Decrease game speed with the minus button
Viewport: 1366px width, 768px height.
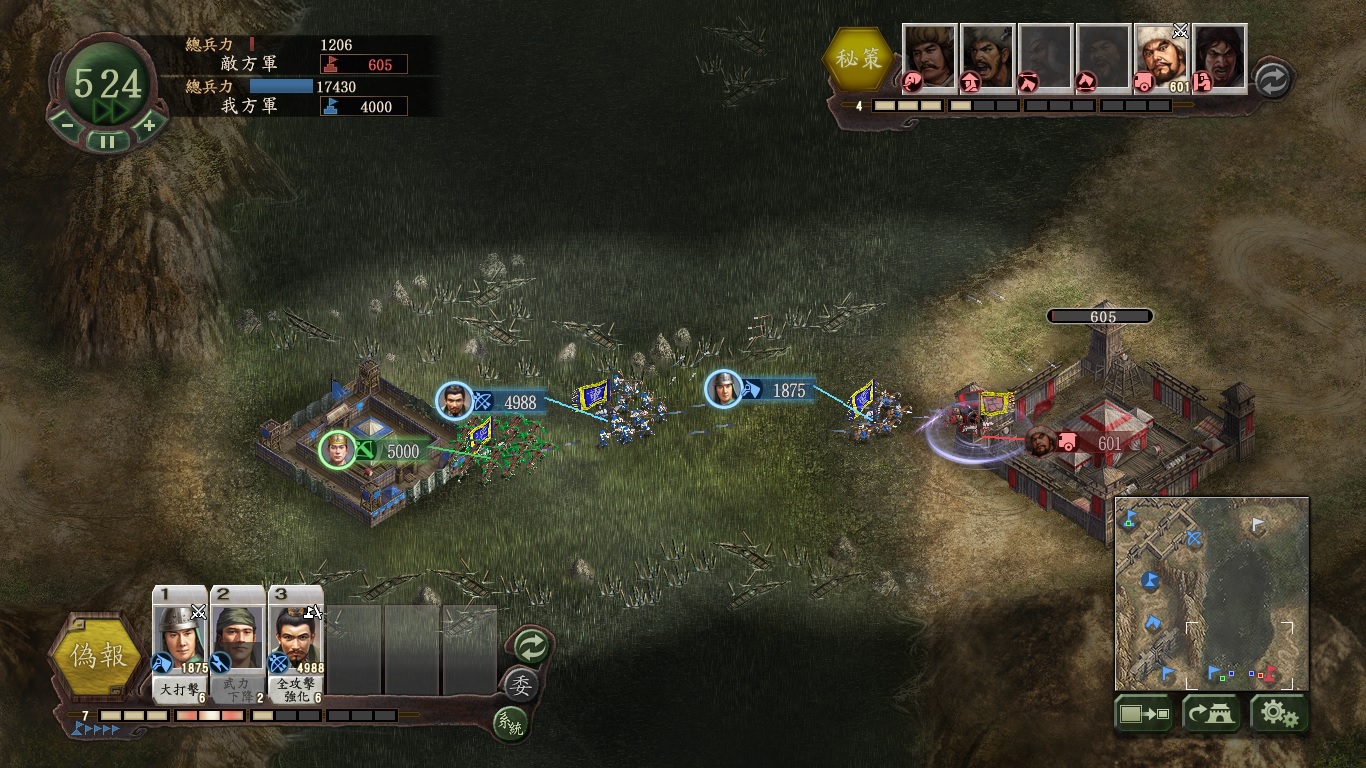(66, 125)
